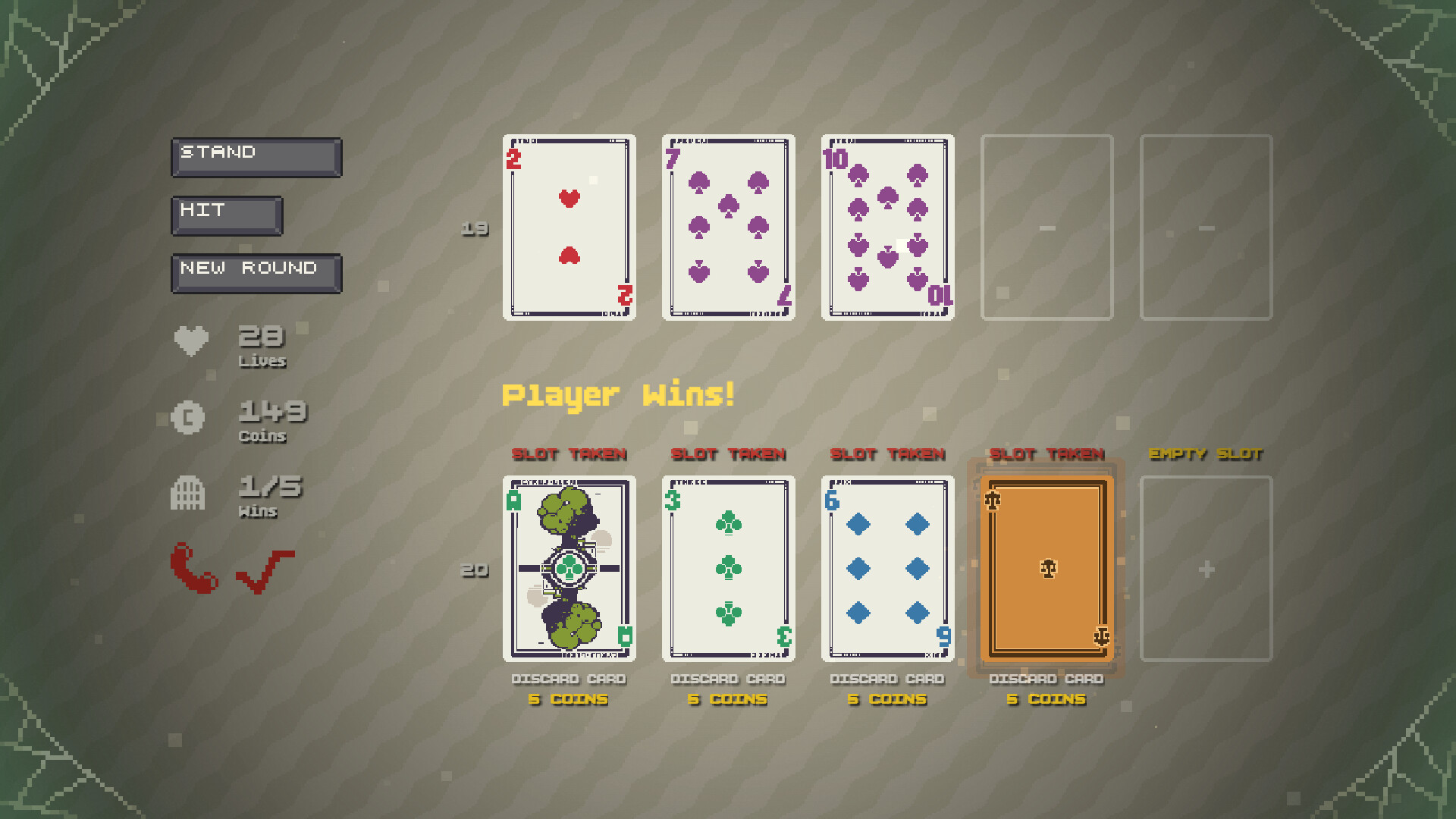
Task: Select the 10 of Spades dealer card
Action: 887,226
